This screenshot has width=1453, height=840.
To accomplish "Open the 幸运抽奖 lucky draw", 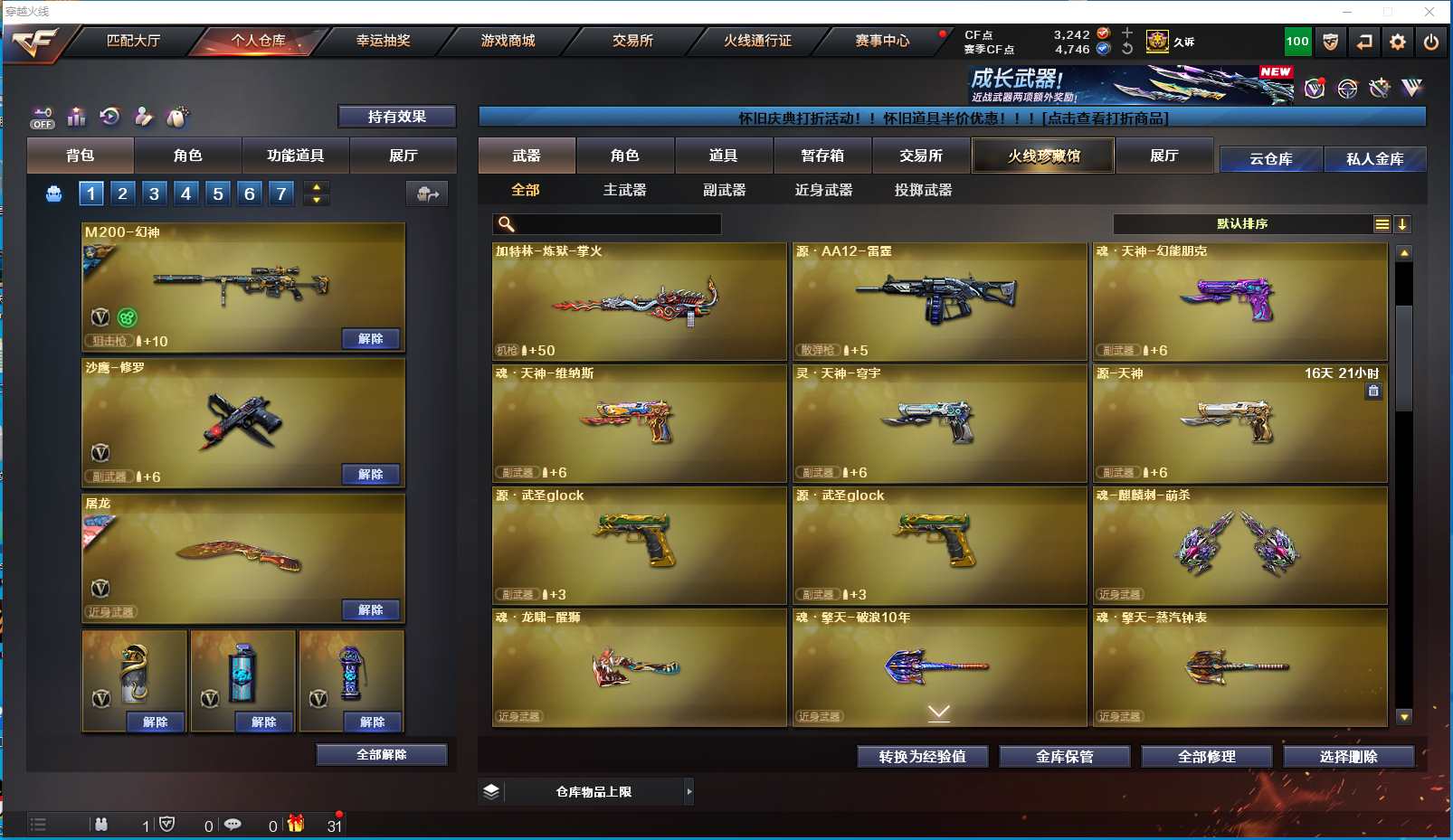I will (383, 41).
